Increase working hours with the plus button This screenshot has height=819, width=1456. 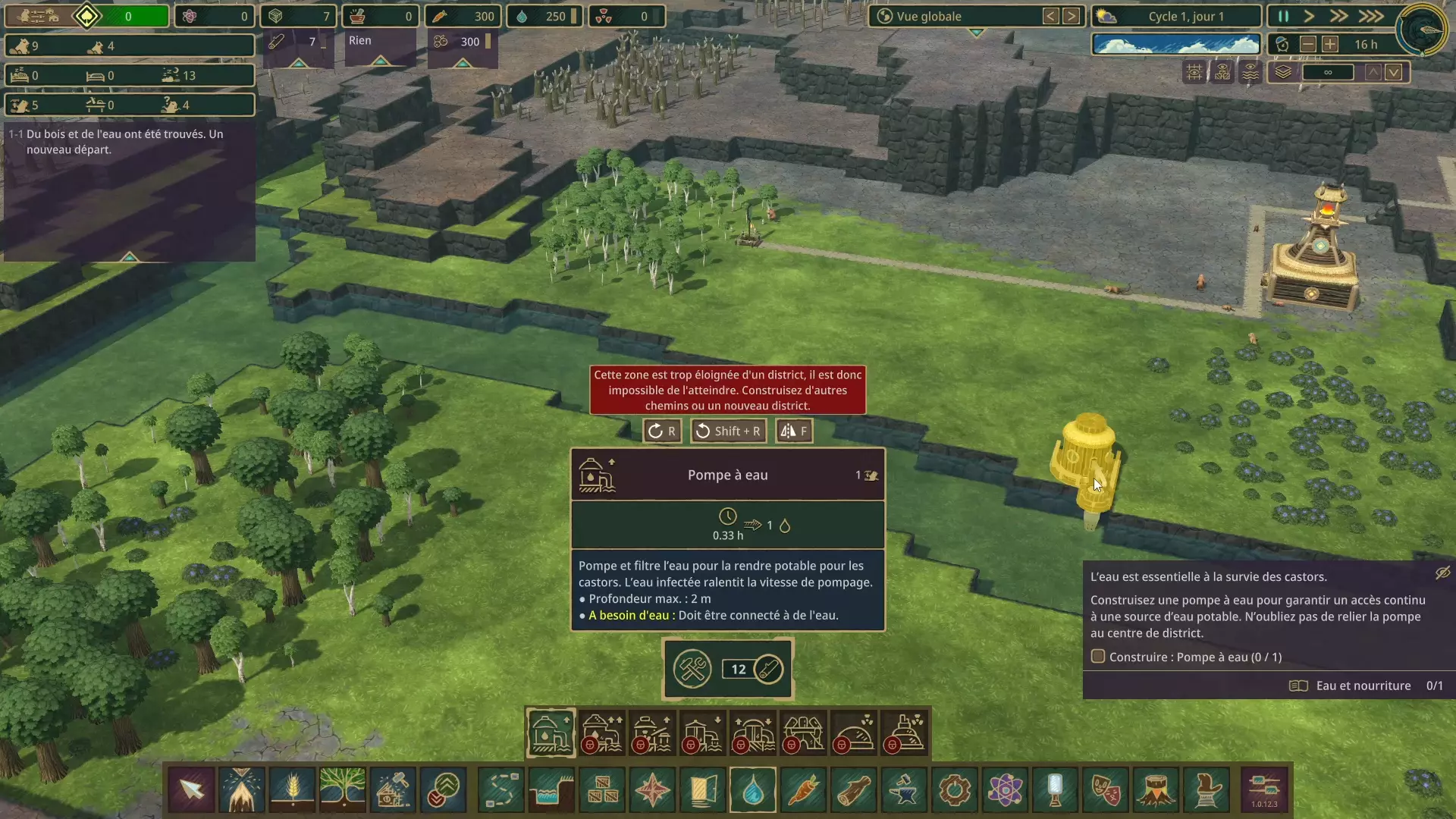click(1330, 44)
